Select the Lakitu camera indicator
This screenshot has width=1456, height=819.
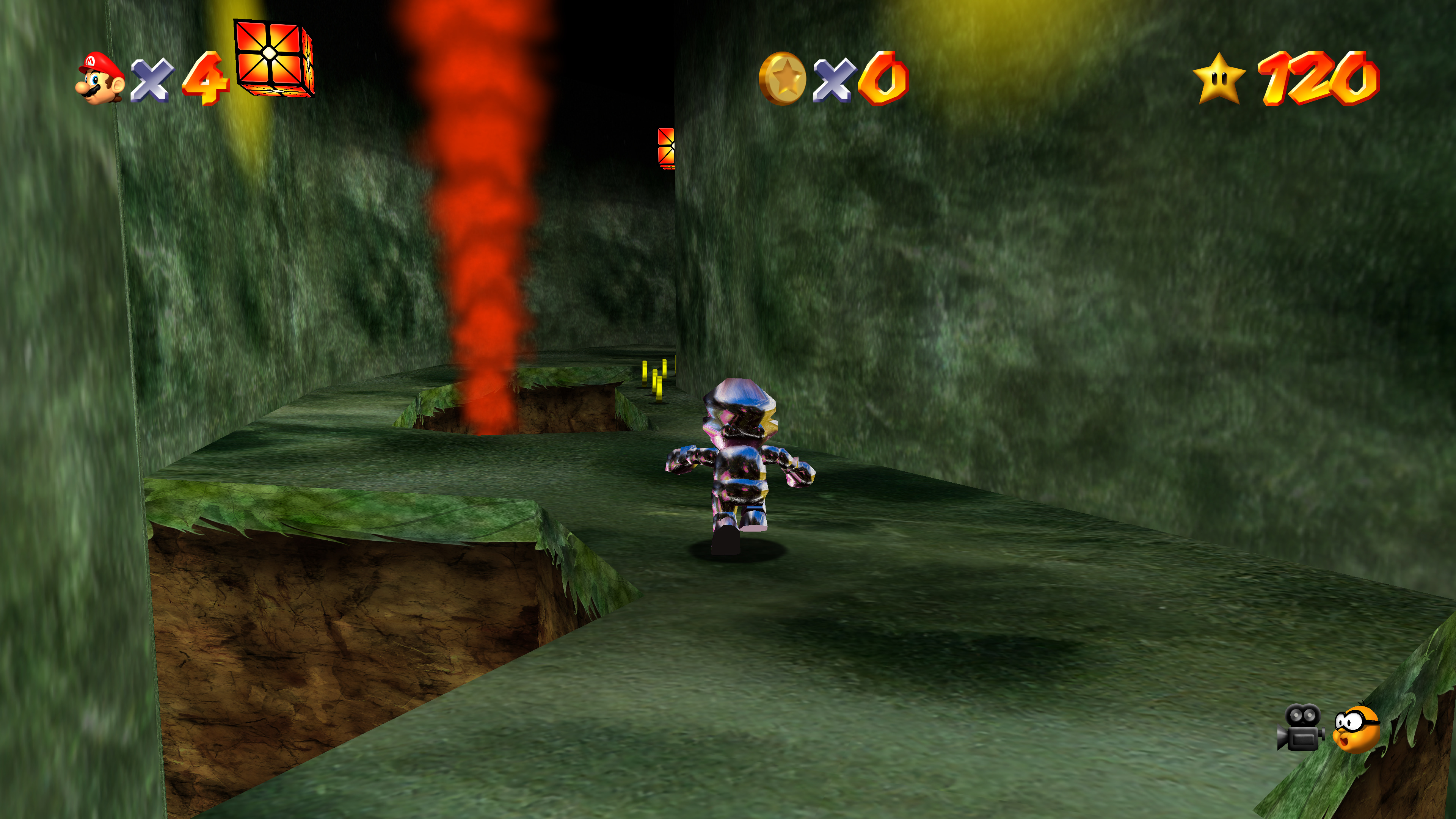pos(1357,729)
